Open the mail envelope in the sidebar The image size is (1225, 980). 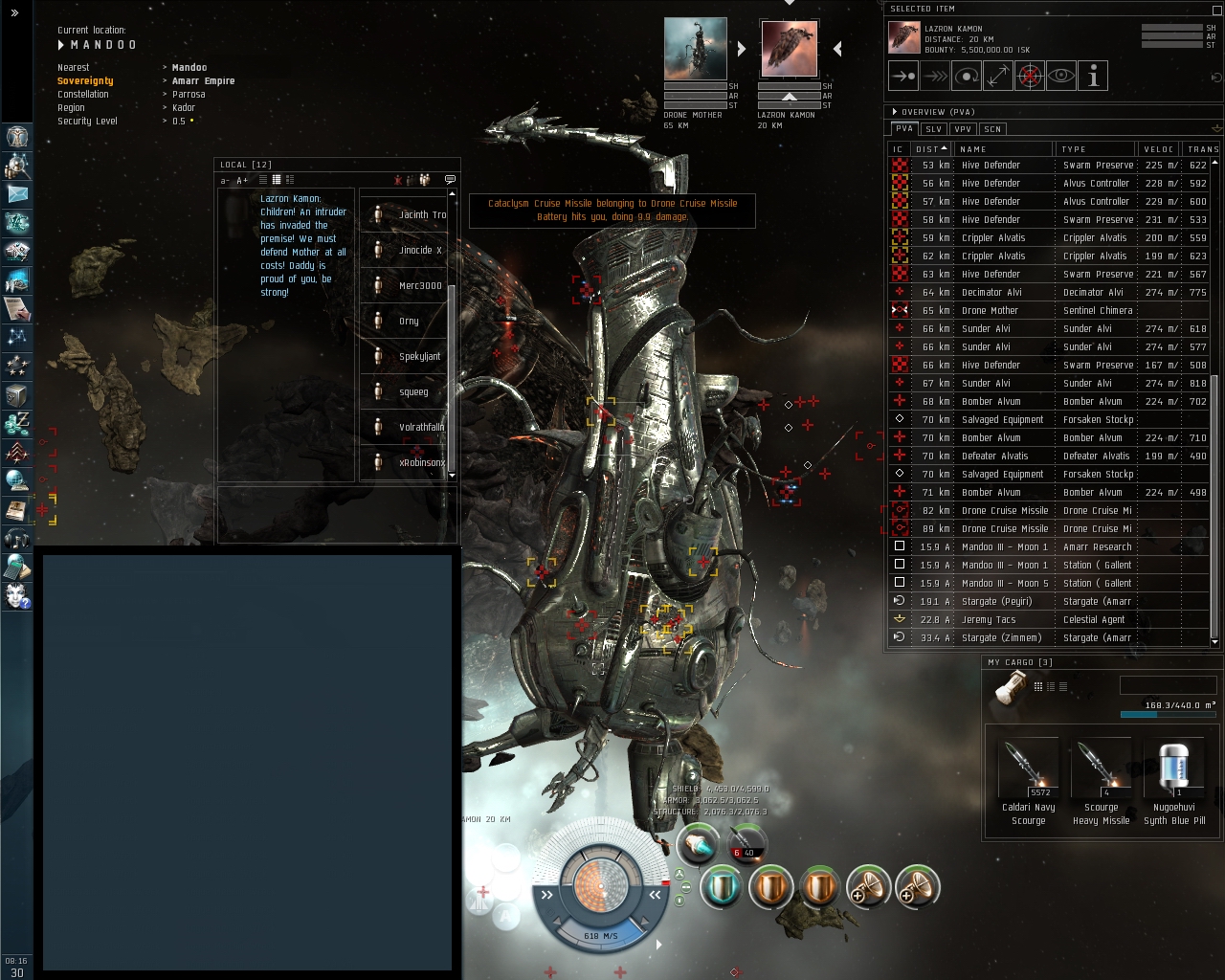[x=17, y=194]
